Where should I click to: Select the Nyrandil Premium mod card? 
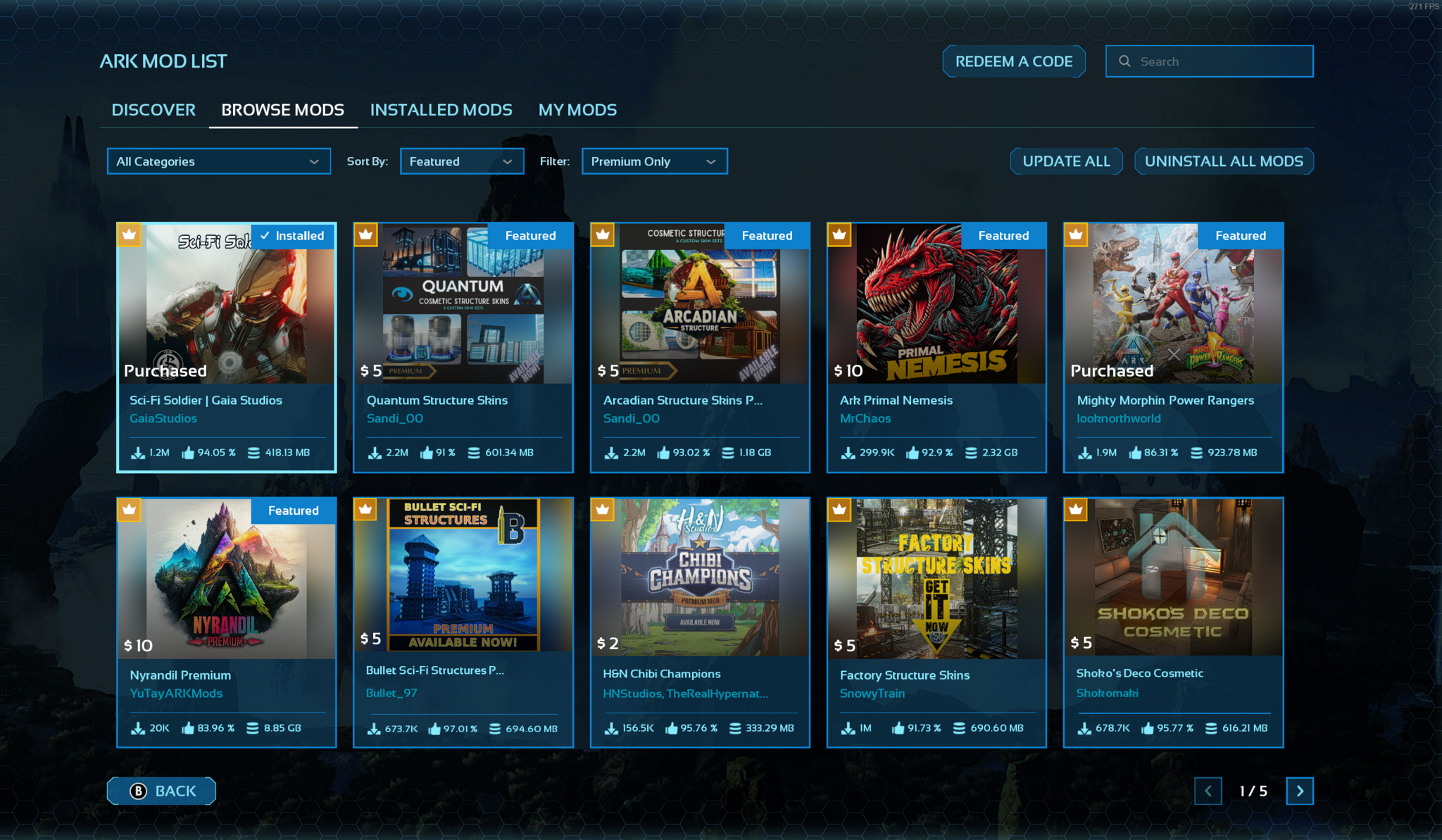226,622
